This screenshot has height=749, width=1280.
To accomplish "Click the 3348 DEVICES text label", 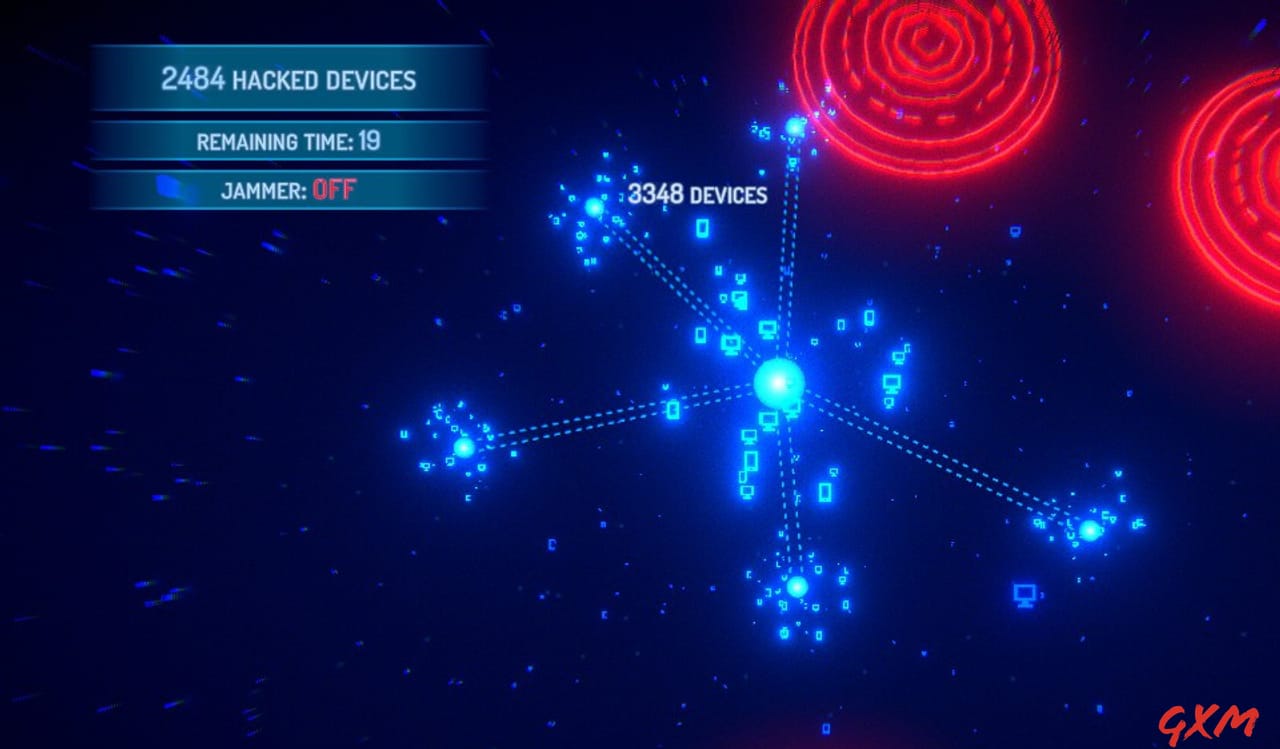I will (700, 196).
